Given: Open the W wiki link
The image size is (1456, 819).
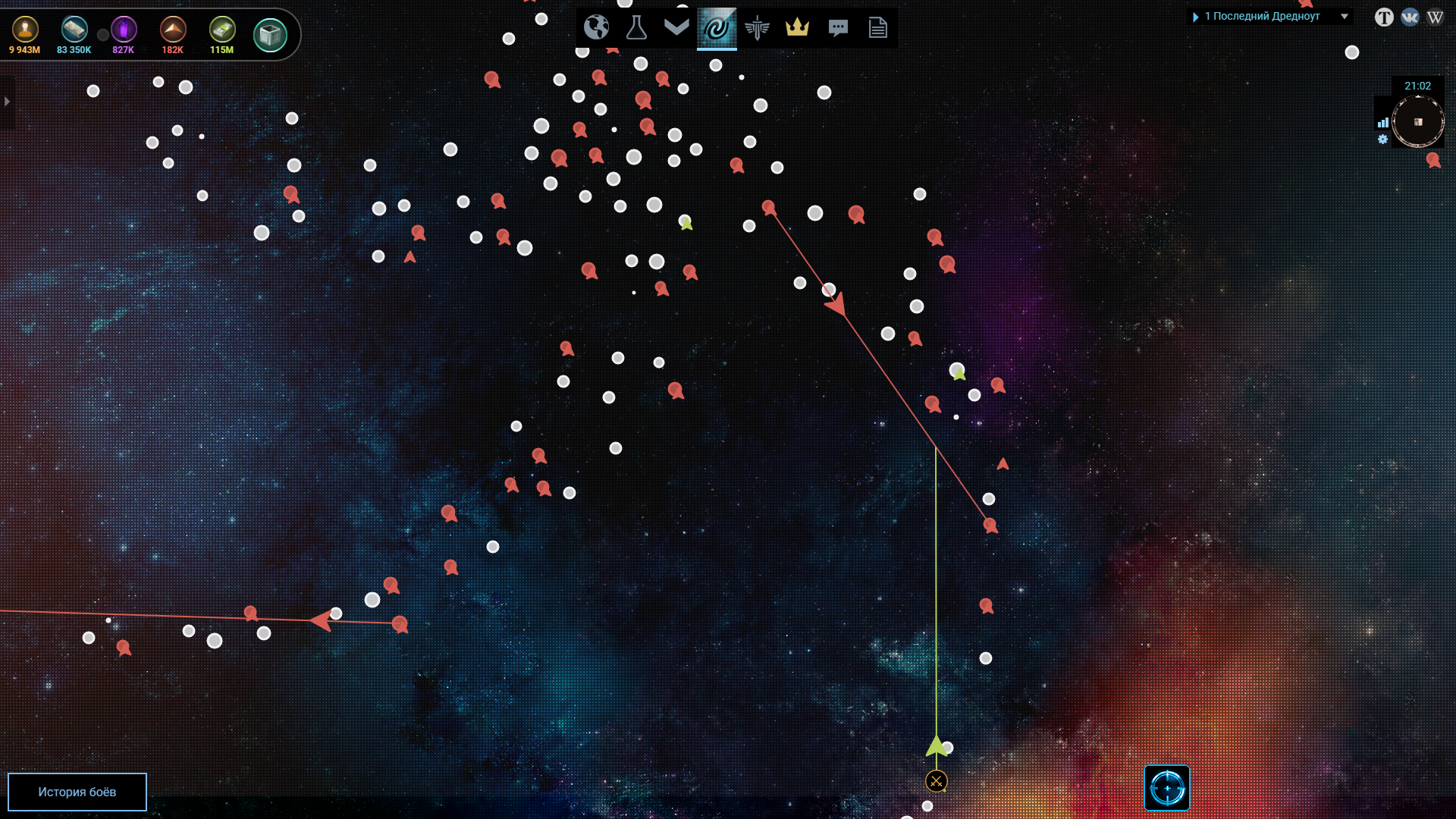Looking at the screenshot, I should point(1435,17).
